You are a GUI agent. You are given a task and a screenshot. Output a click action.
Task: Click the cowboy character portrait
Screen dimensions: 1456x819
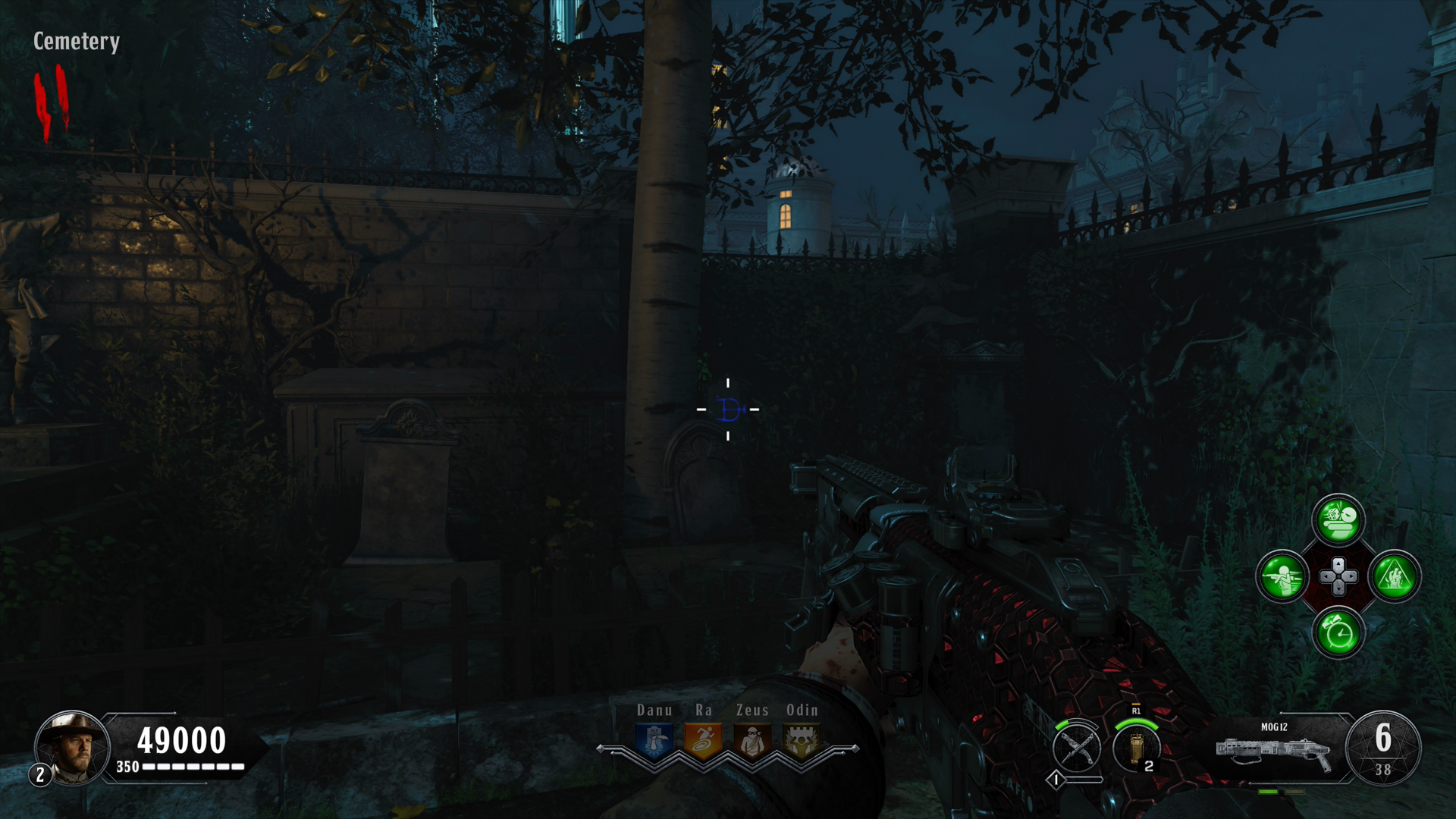tap(73, 748)
